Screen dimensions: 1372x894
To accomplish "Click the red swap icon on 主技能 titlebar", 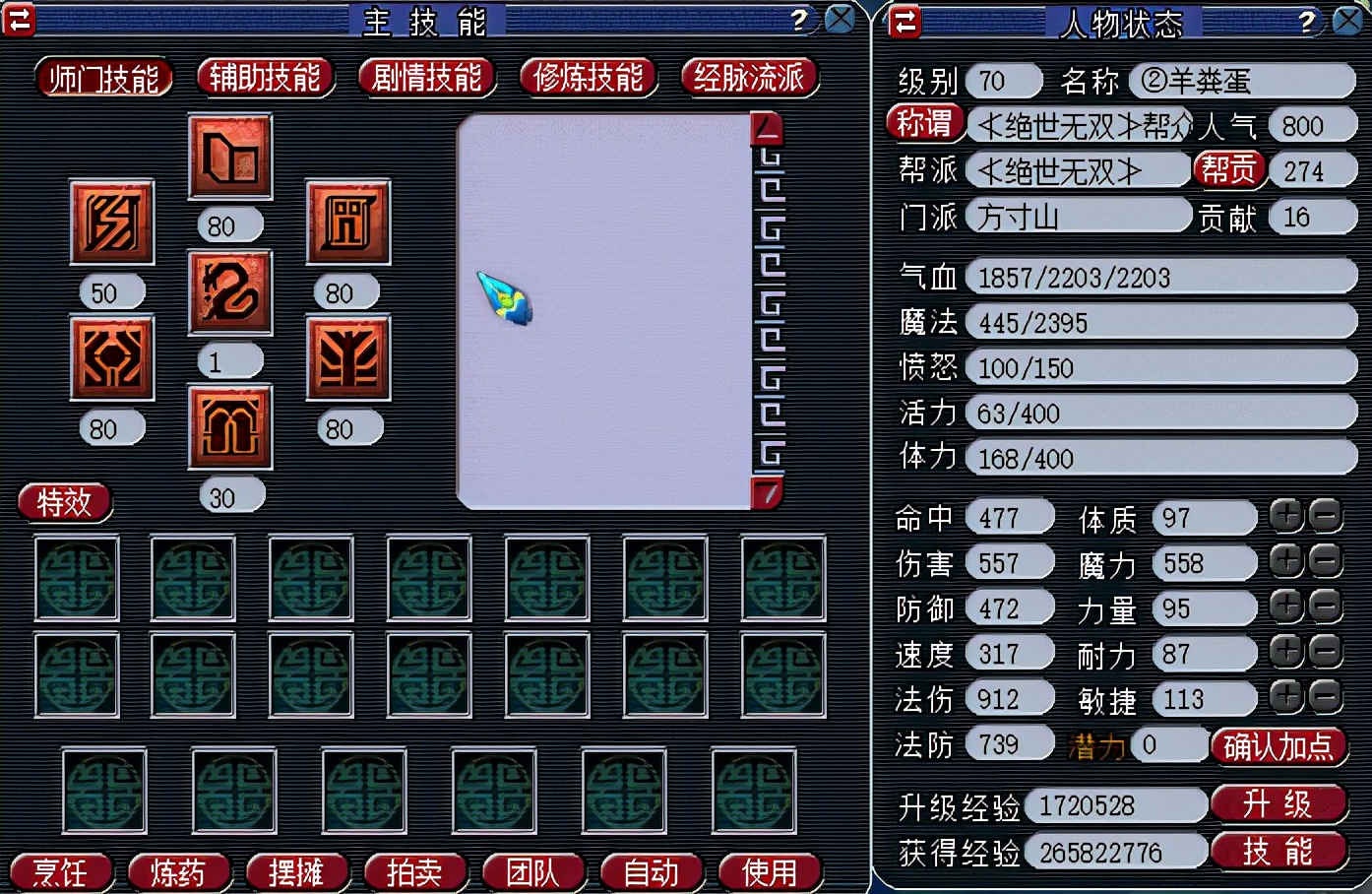I will click(x=20, y=19).
